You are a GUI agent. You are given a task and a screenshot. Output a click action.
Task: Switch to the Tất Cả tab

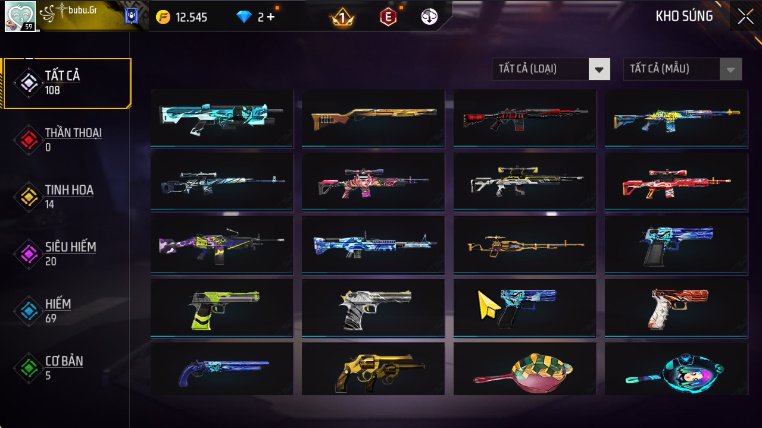tap(67, 83)
